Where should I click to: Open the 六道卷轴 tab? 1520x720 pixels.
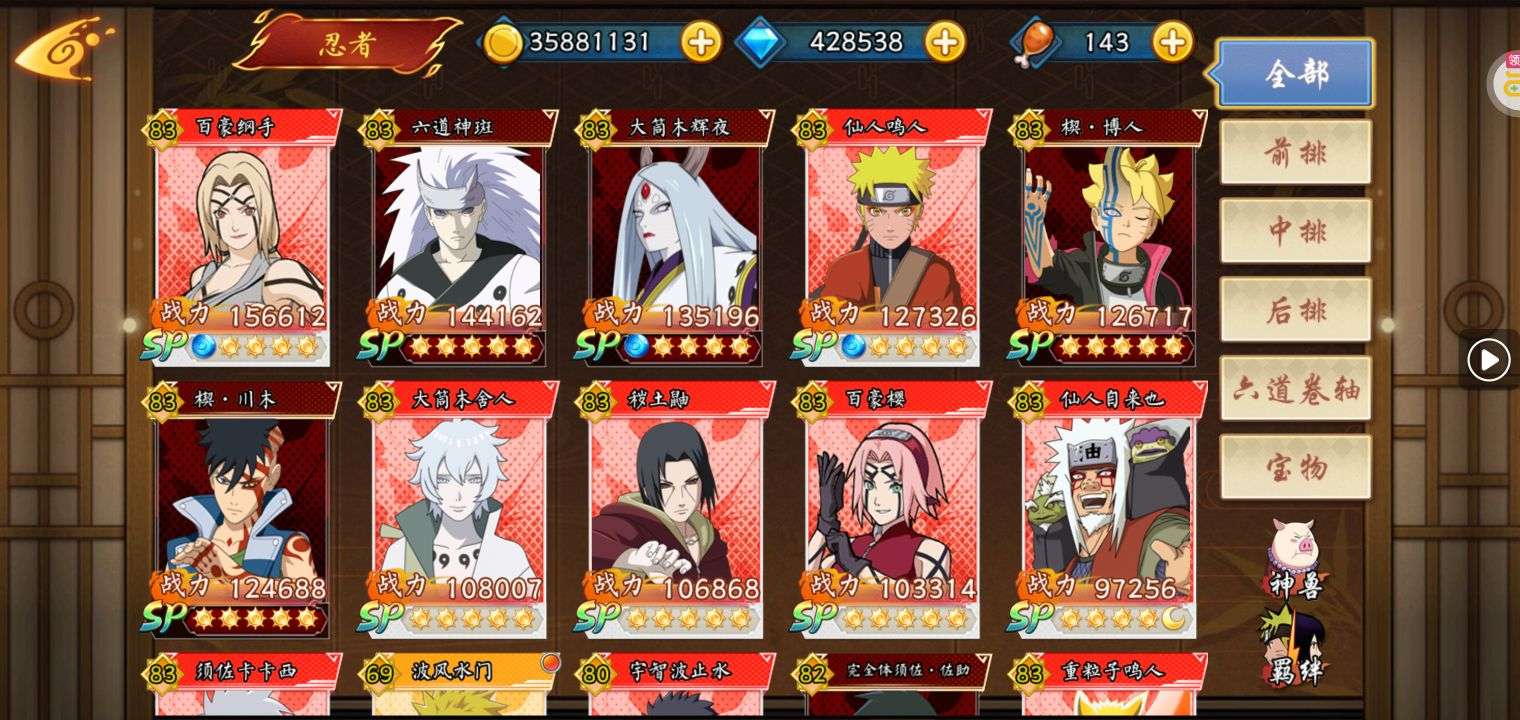coord(1295,389)
